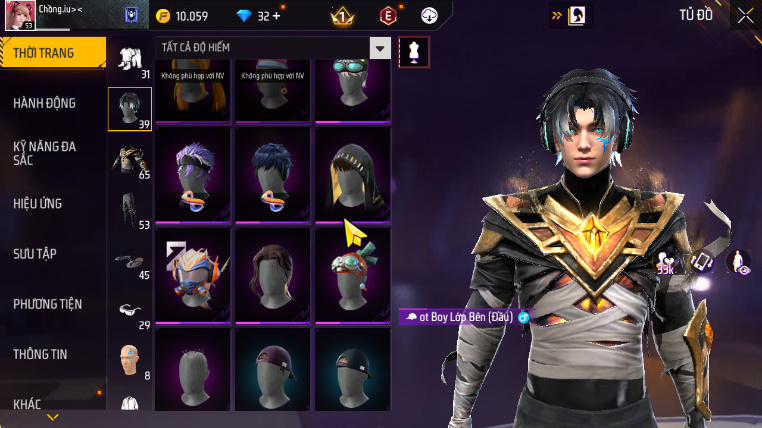Show the Thông Tin tab

(x=41, y=354)
